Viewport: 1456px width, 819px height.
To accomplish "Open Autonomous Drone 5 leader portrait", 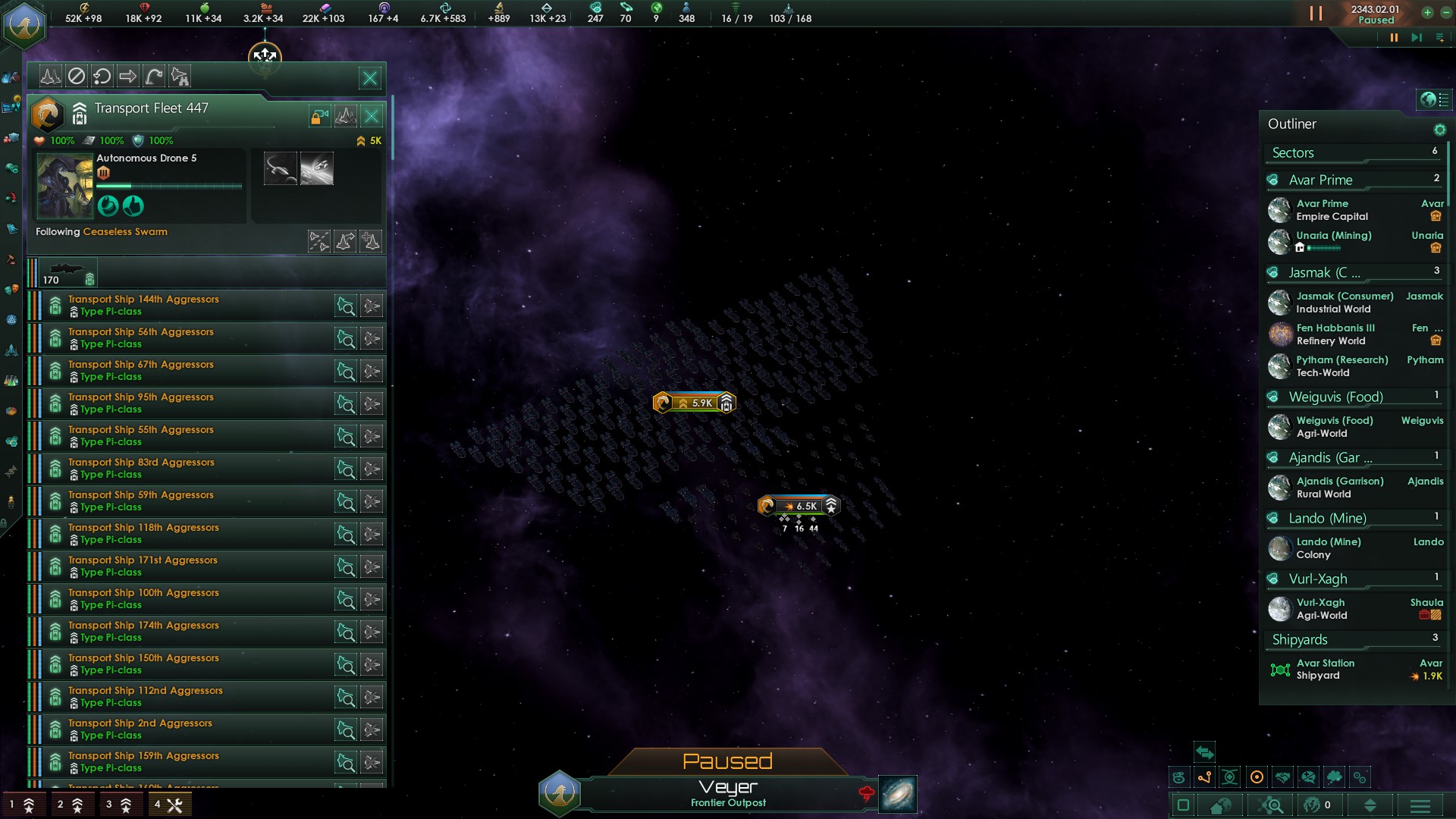I will [x=64, y=187].
